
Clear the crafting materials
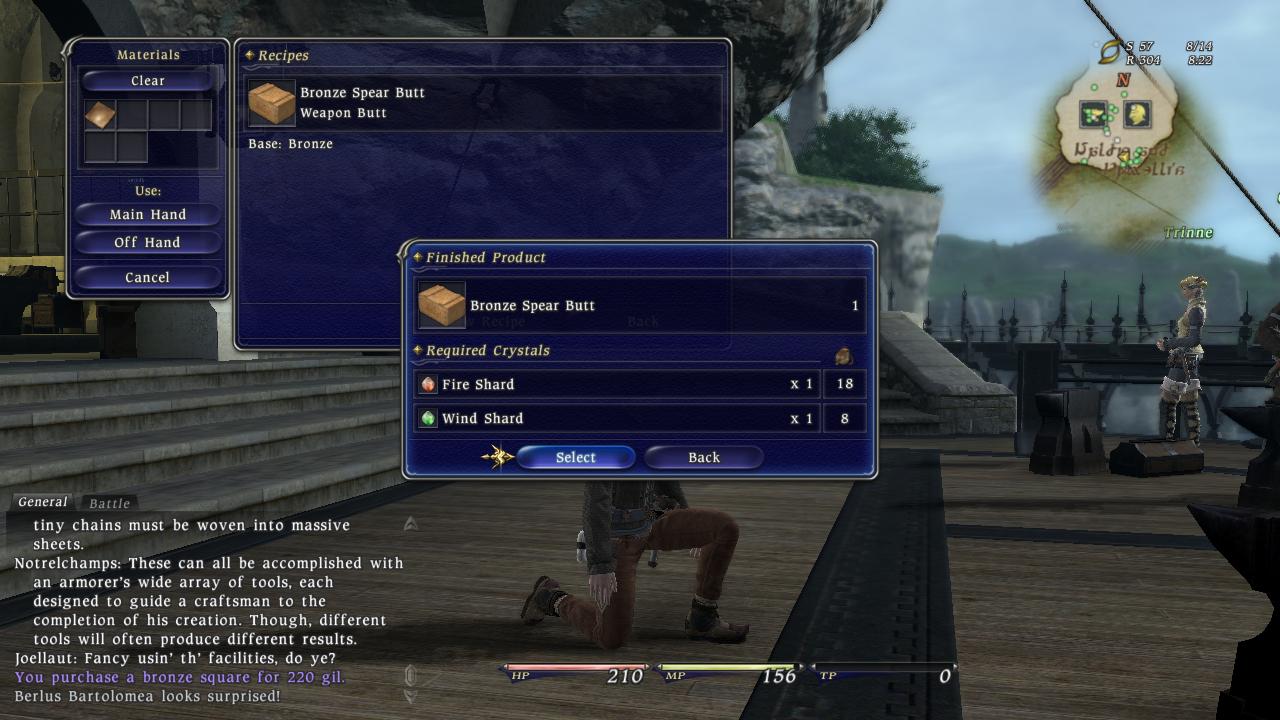[148, 81]
